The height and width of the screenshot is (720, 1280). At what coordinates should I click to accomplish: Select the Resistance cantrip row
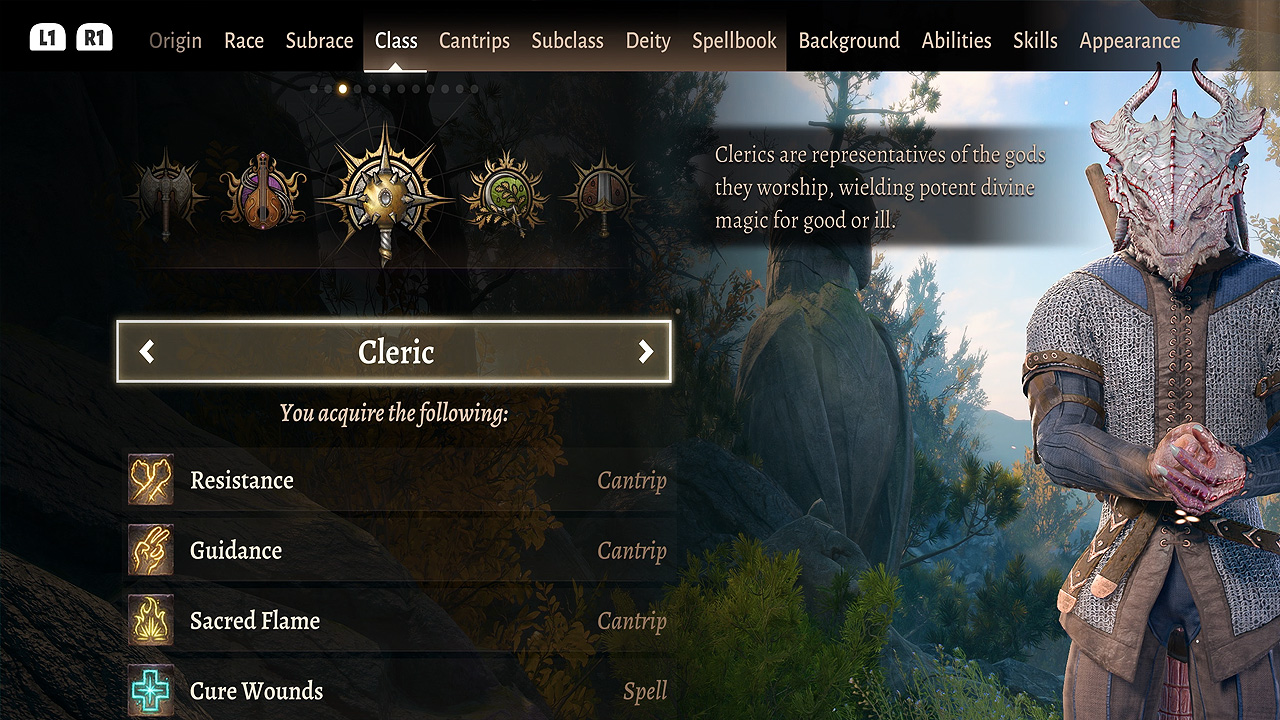(398, 481)
